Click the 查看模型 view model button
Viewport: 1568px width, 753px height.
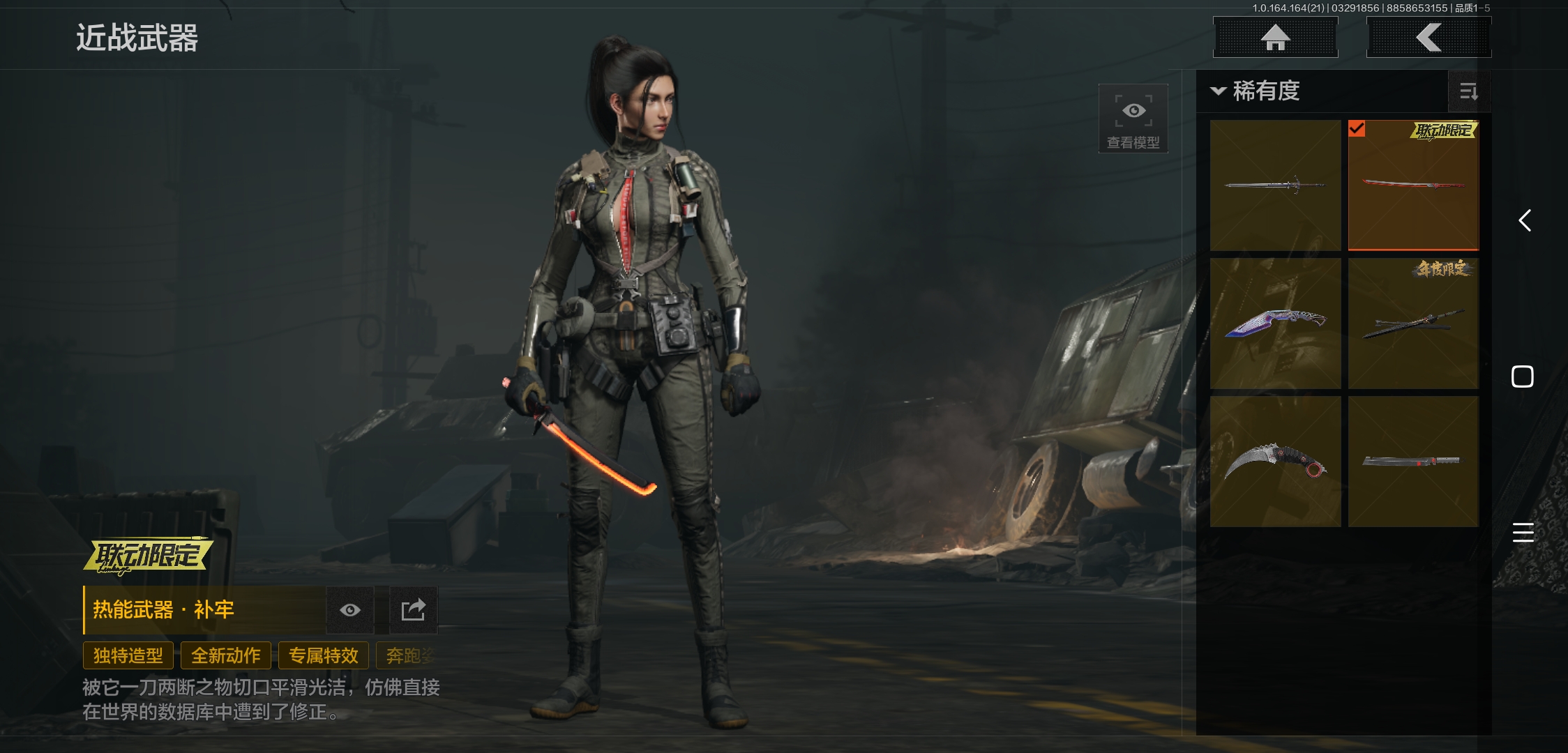(1133, 119)
